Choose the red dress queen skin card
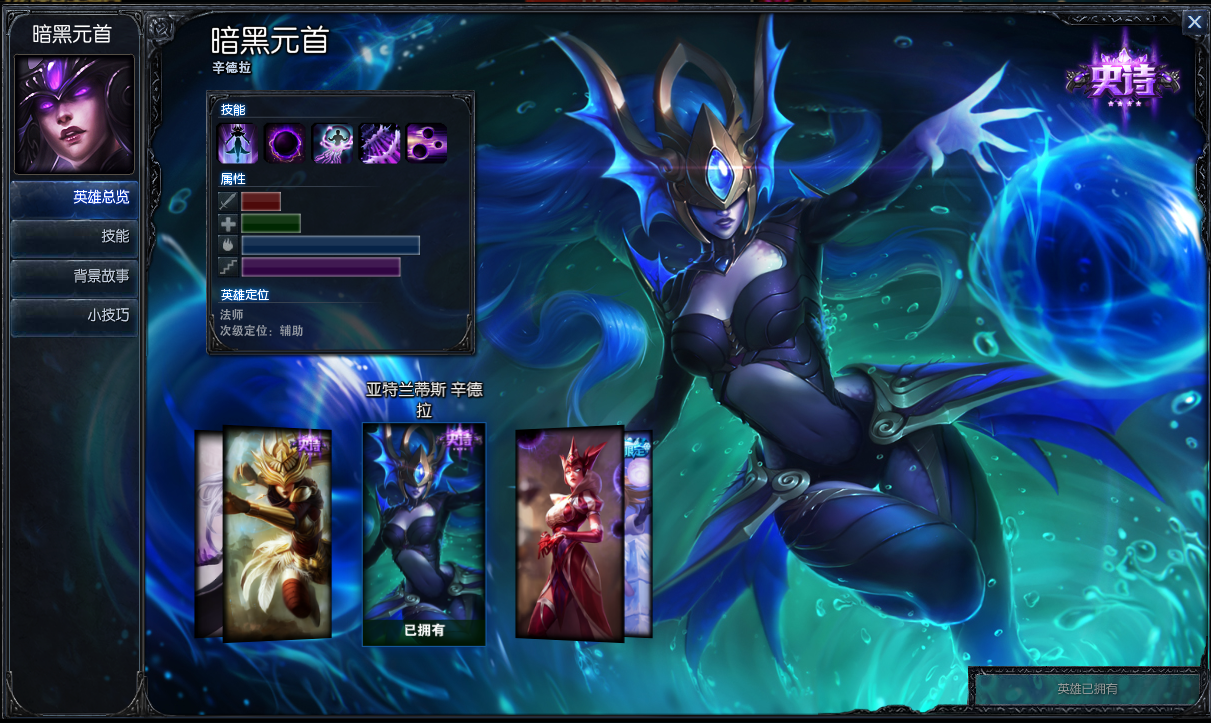The height and width of the screenshot is (723, 1211). 568,533
